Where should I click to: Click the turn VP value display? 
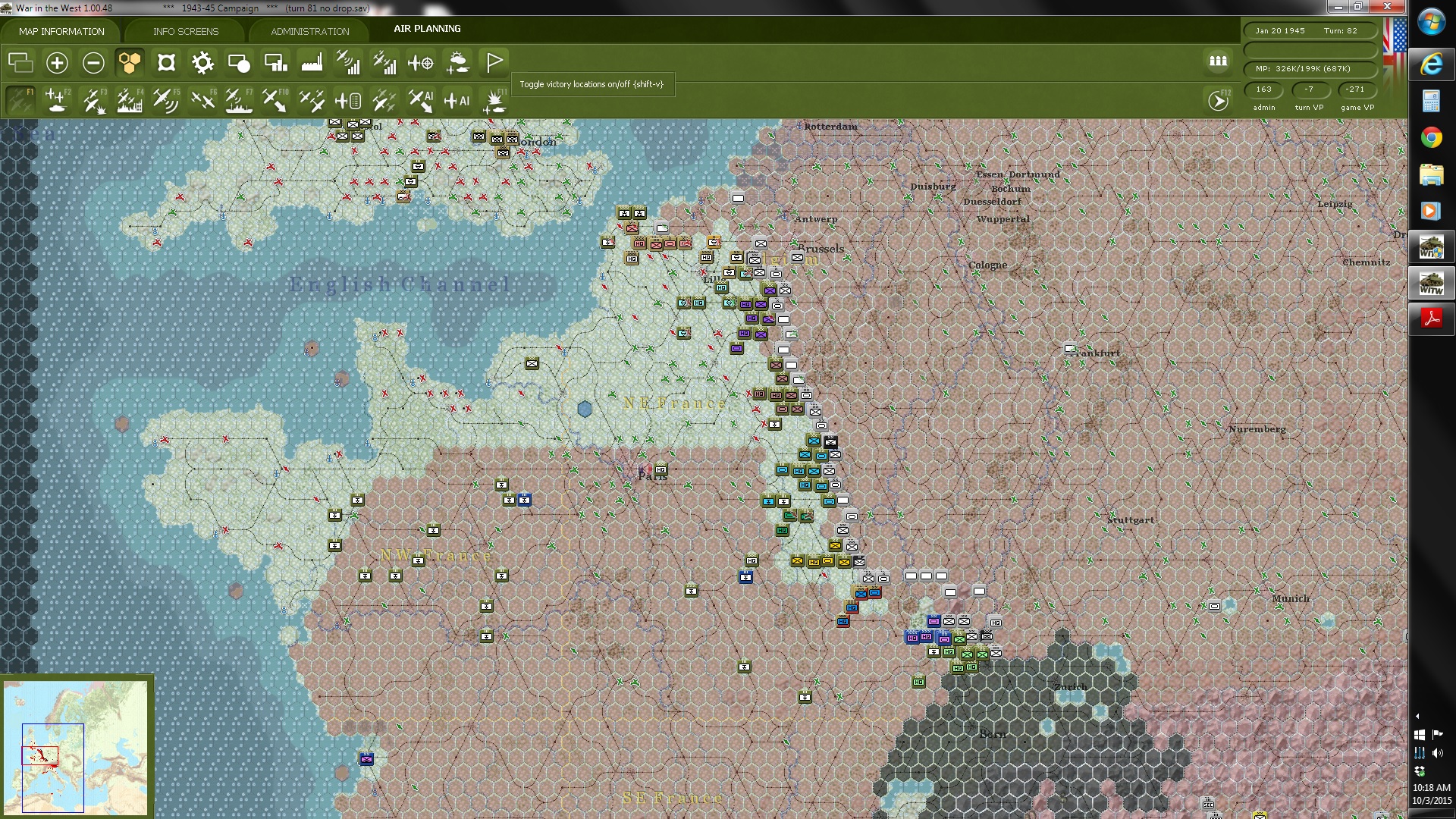coord(1309,89)
